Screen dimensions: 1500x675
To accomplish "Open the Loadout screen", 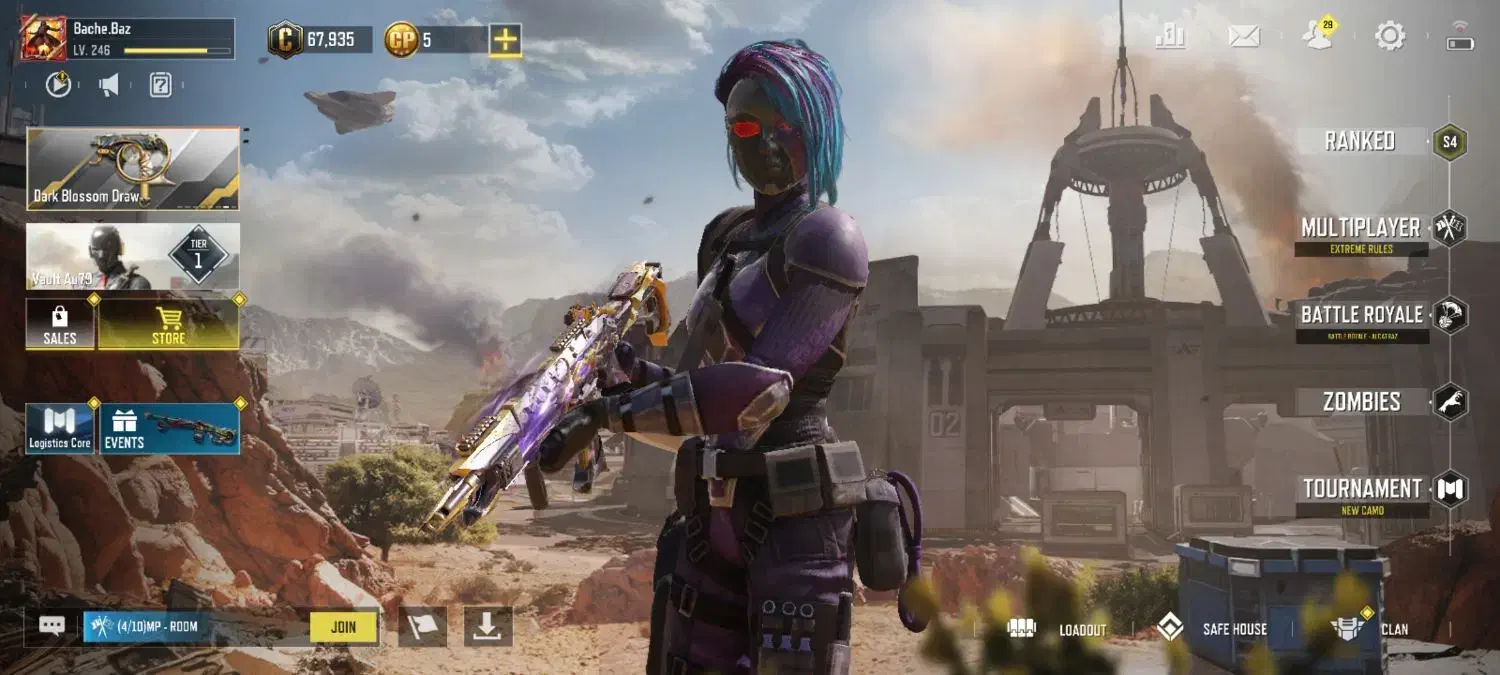I will [1060, 629].
